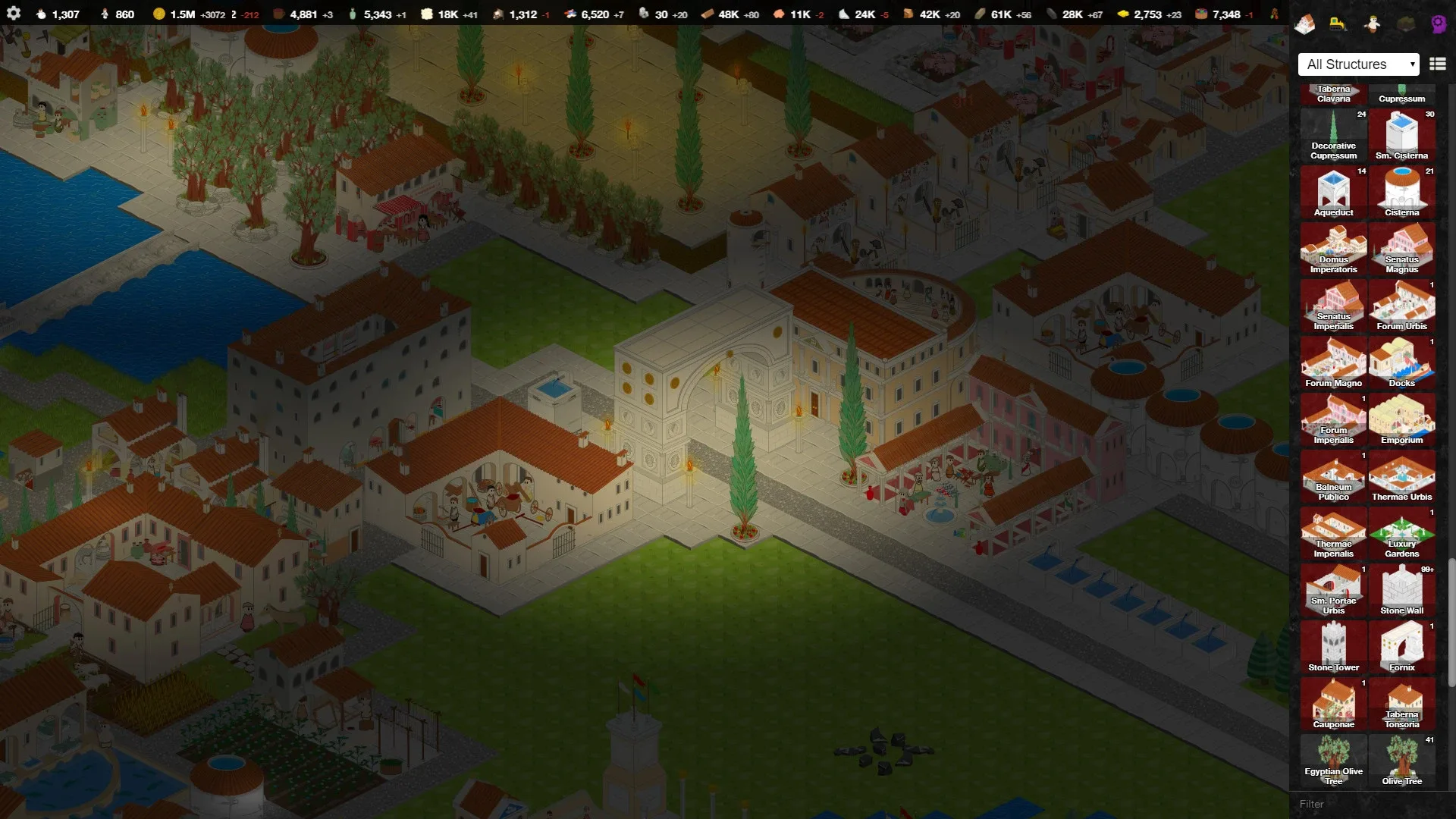Click the Filter text field
1456x819 pixels.
[1365, 804]
